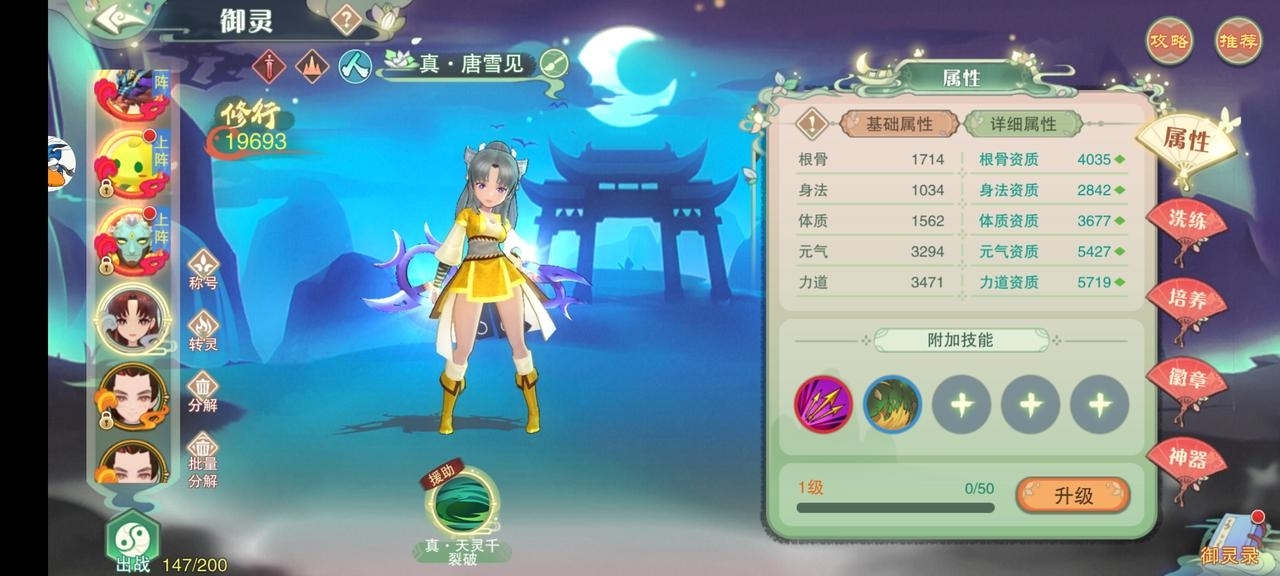Choose the 批量分解 batch decompose option

pos(203,460)
